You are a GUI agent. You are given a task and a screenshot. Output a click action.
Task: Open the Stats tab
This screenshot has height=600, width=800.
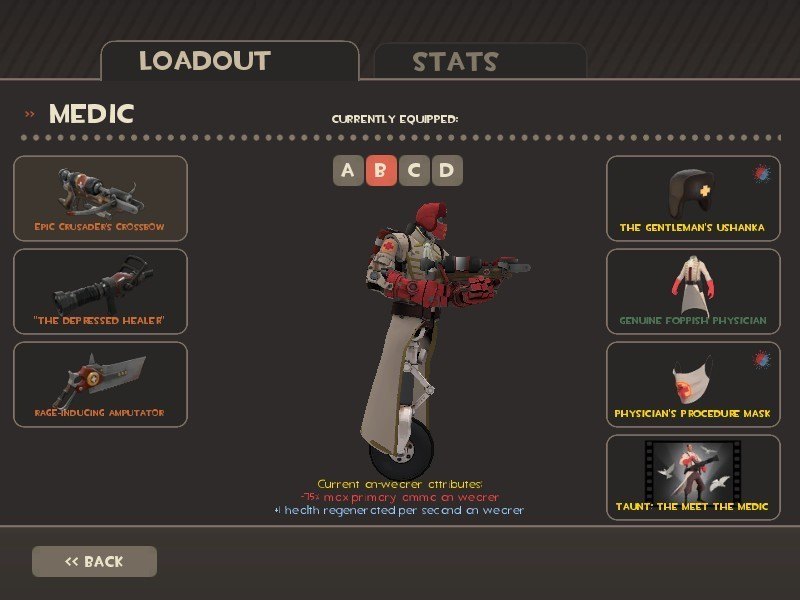click(480, 62)
